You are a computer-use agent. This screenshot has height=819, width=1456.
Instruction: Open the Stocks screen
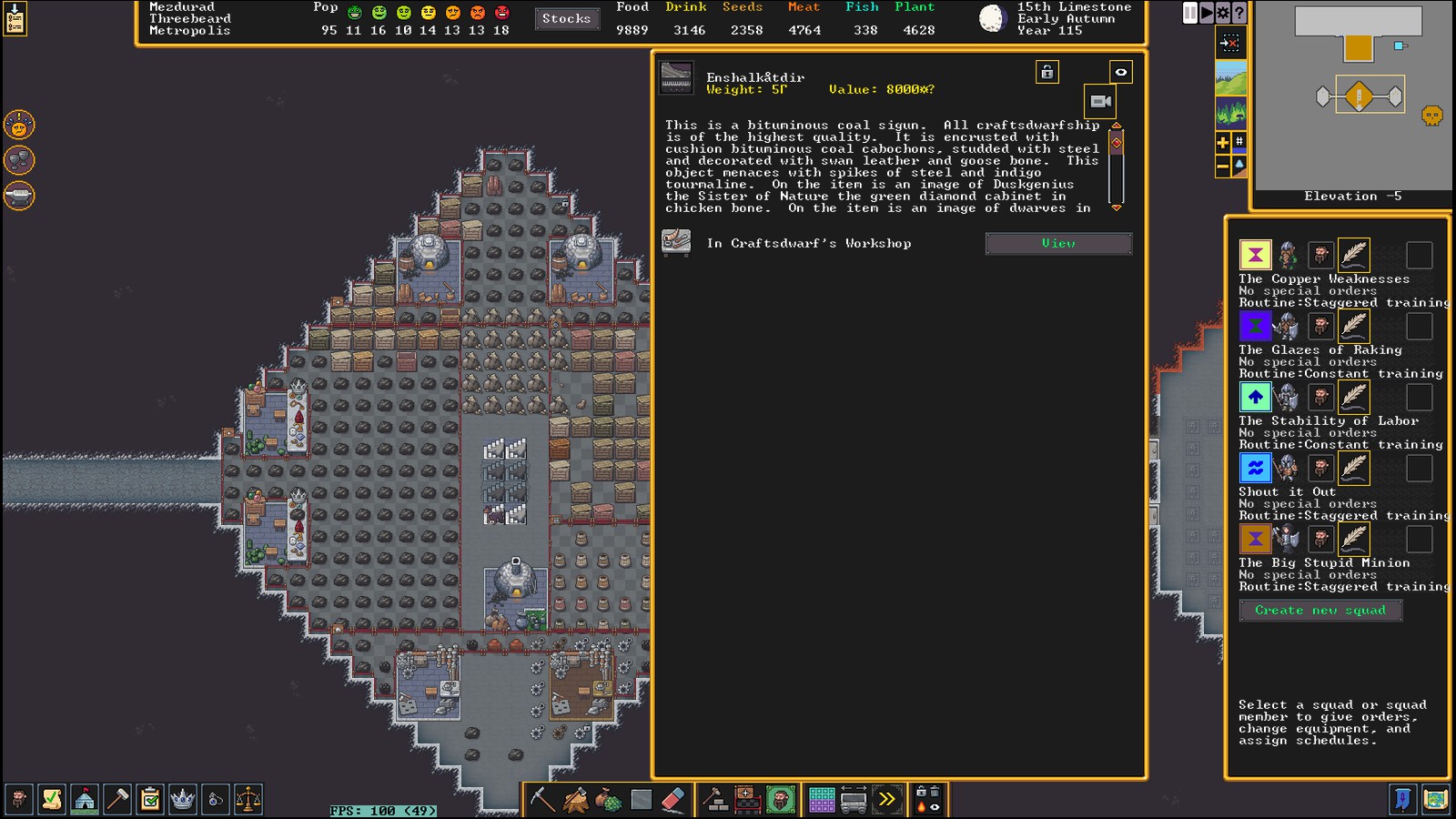[x=566, y=19]
